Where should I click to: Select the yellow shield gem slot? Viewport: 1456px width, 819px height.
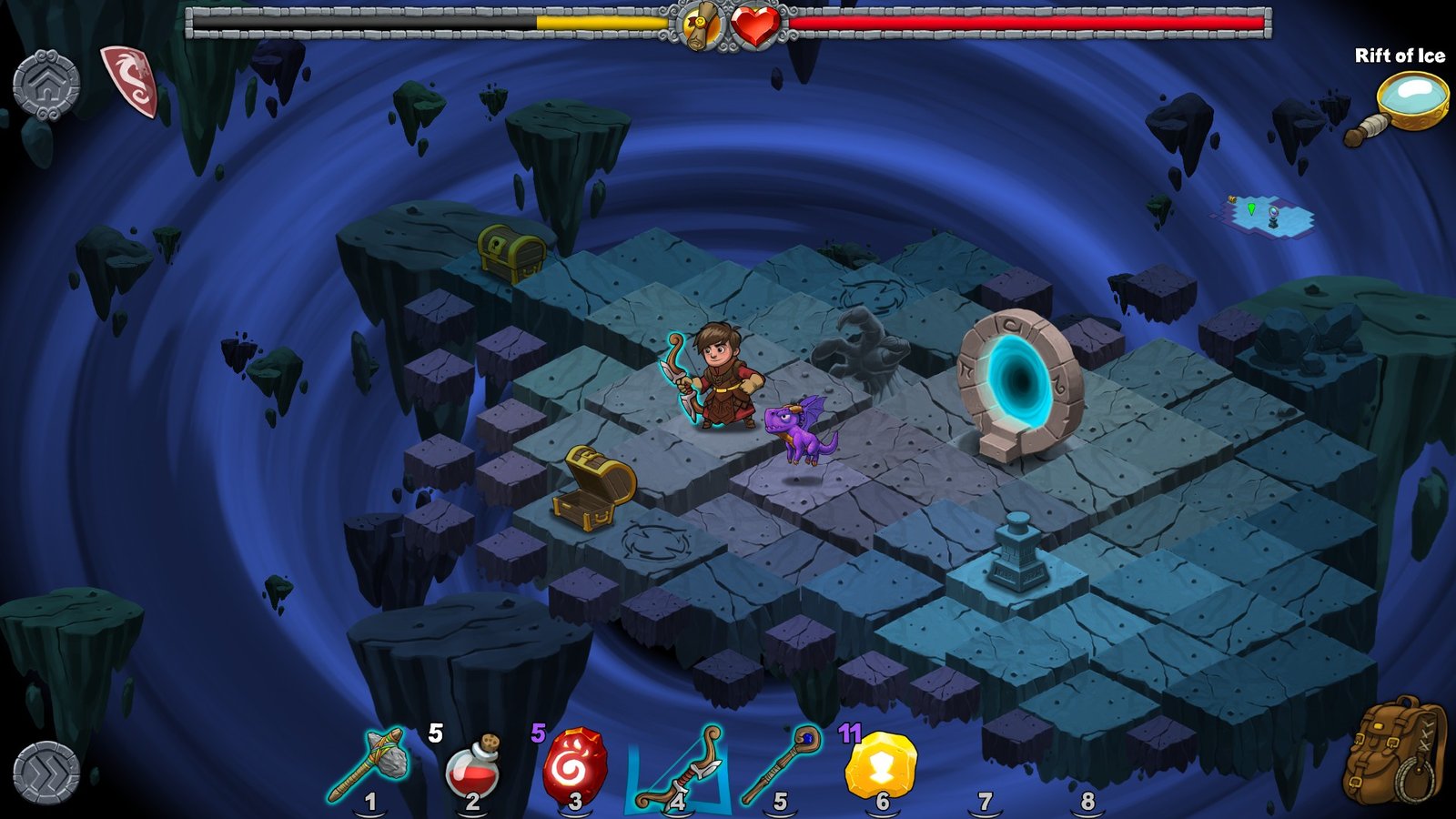coord(881,764)
